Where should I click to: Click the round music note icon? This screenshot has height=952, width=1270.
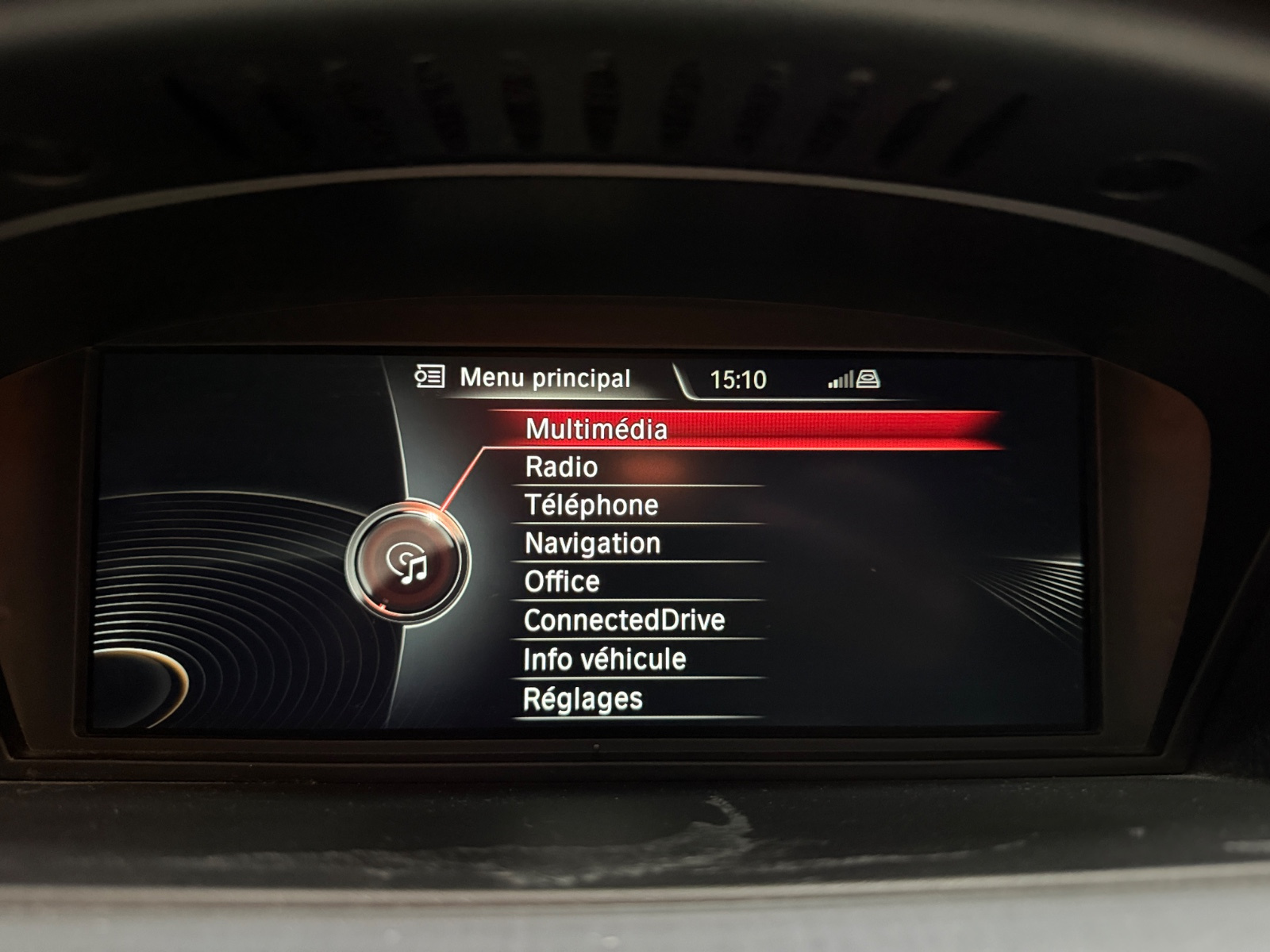pyautogui.click(x=407, y=562)
